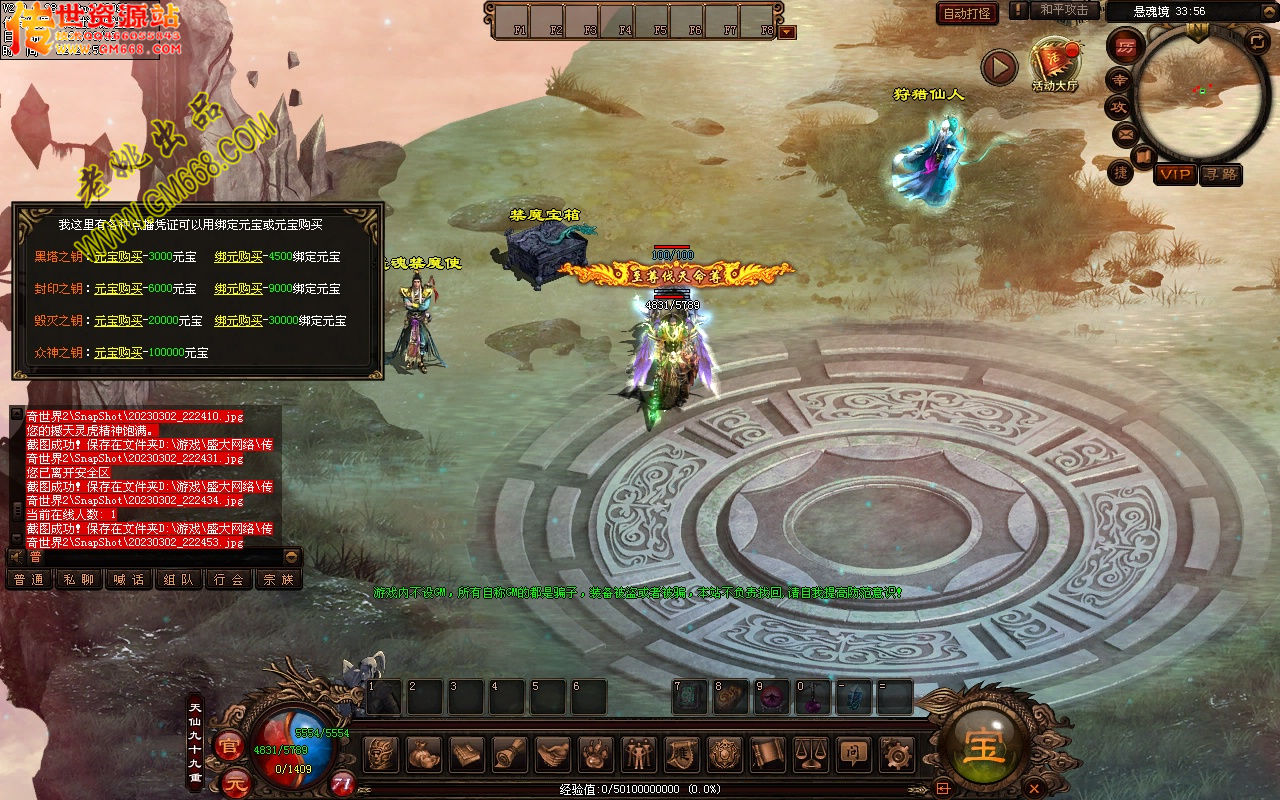
Task: Click the round play arrow button
Action: pos(998,67)
